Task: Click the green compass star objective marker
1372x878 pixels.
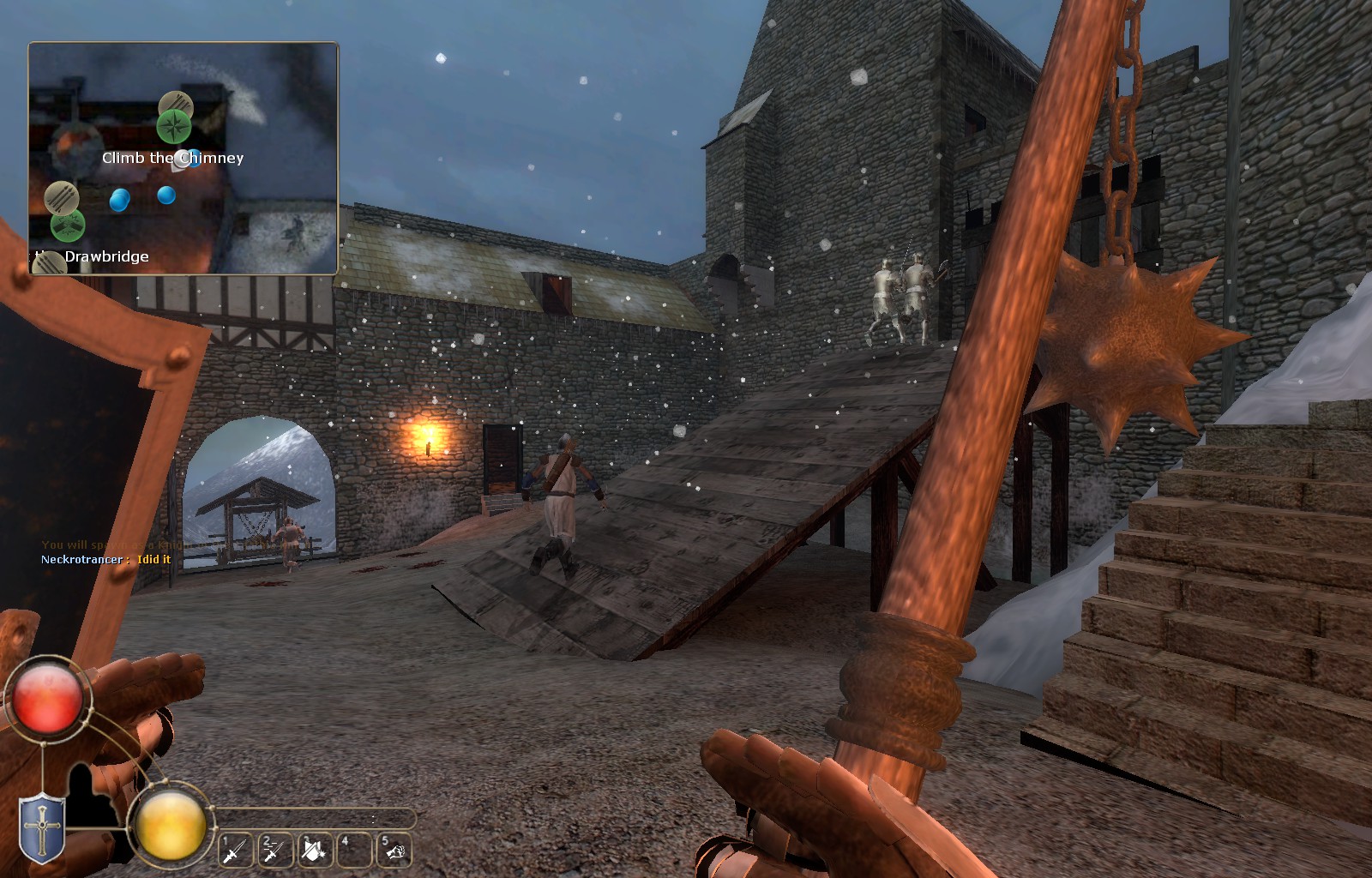Action: (x=174, y=127)
